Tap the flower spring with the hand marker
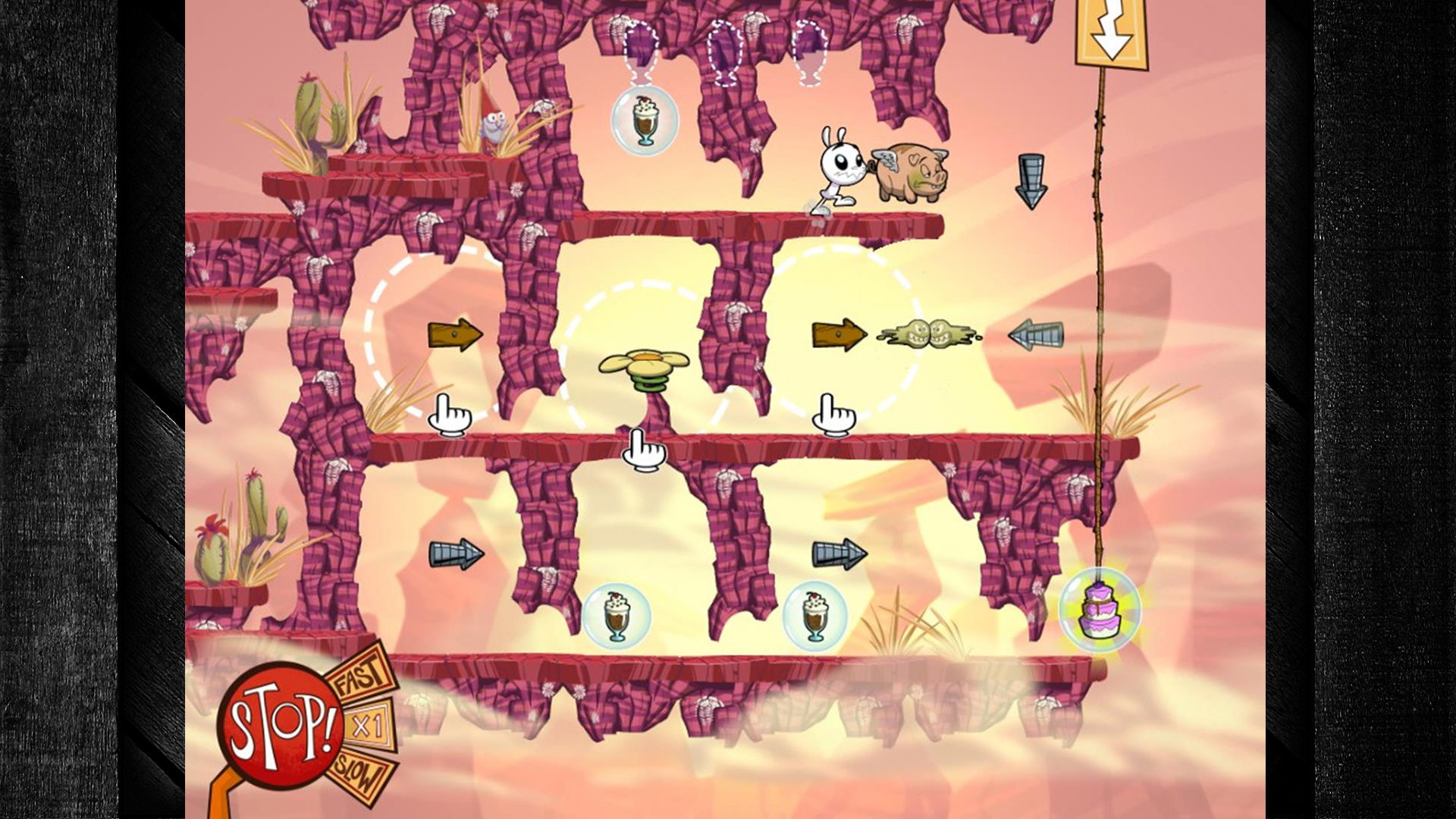 click(644, 371)
